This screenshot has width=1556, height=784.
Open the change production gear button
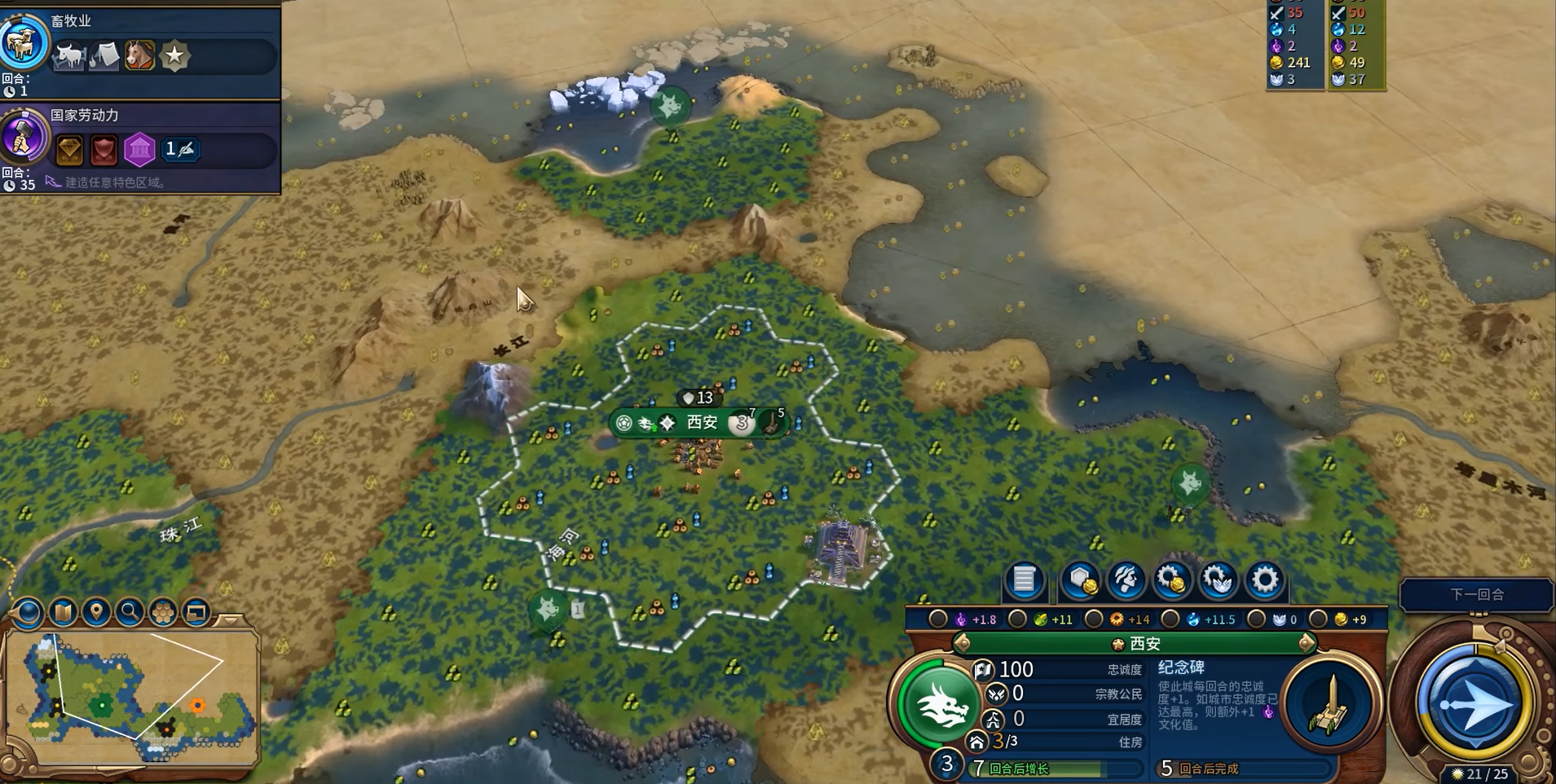pos(1264,579)
